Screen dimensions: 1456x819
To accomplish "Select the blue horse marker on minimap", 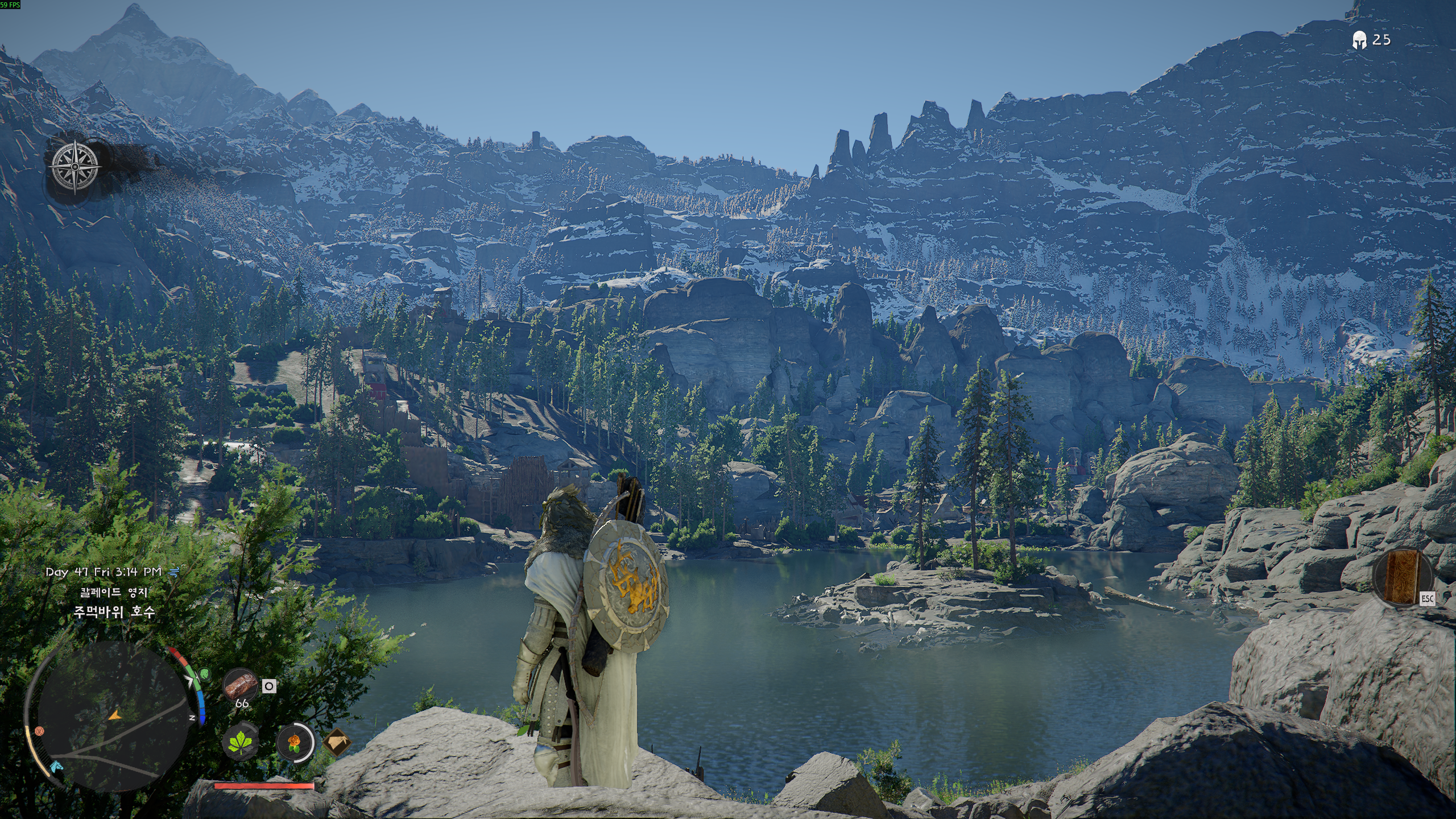I will (56, 767).
